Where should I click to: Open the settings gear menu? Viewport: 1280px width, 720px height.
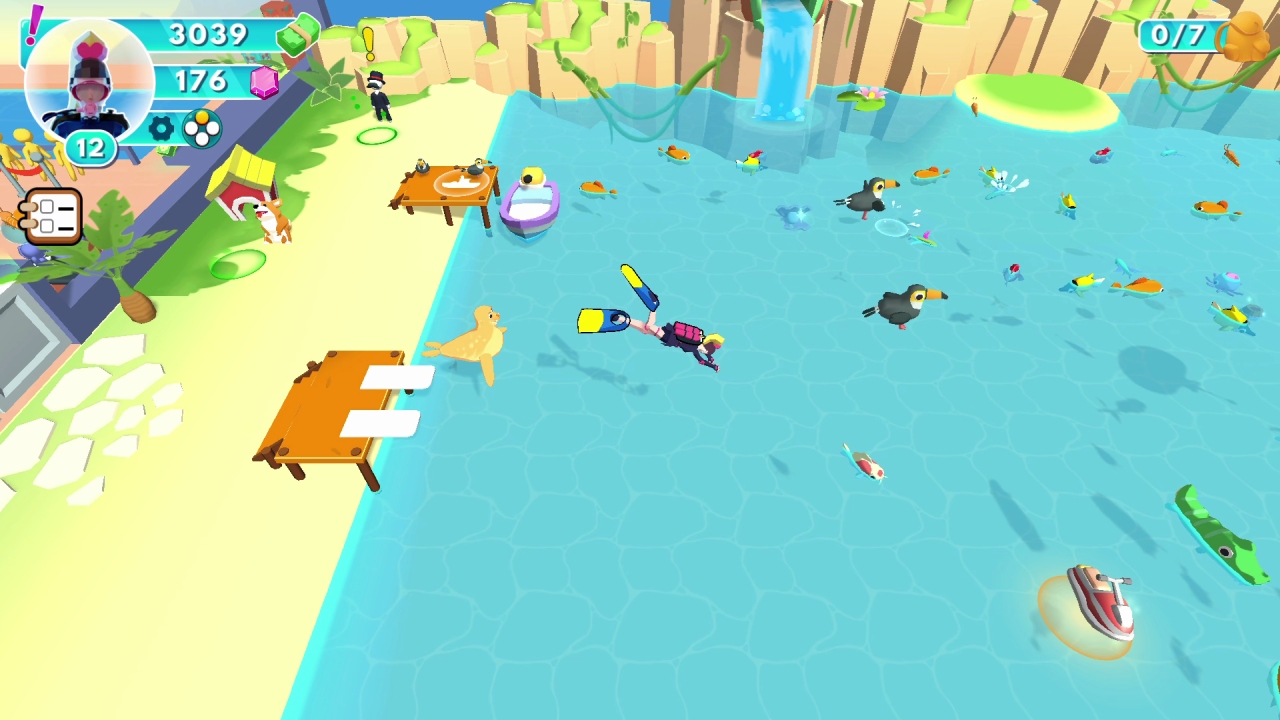(160, 128)
